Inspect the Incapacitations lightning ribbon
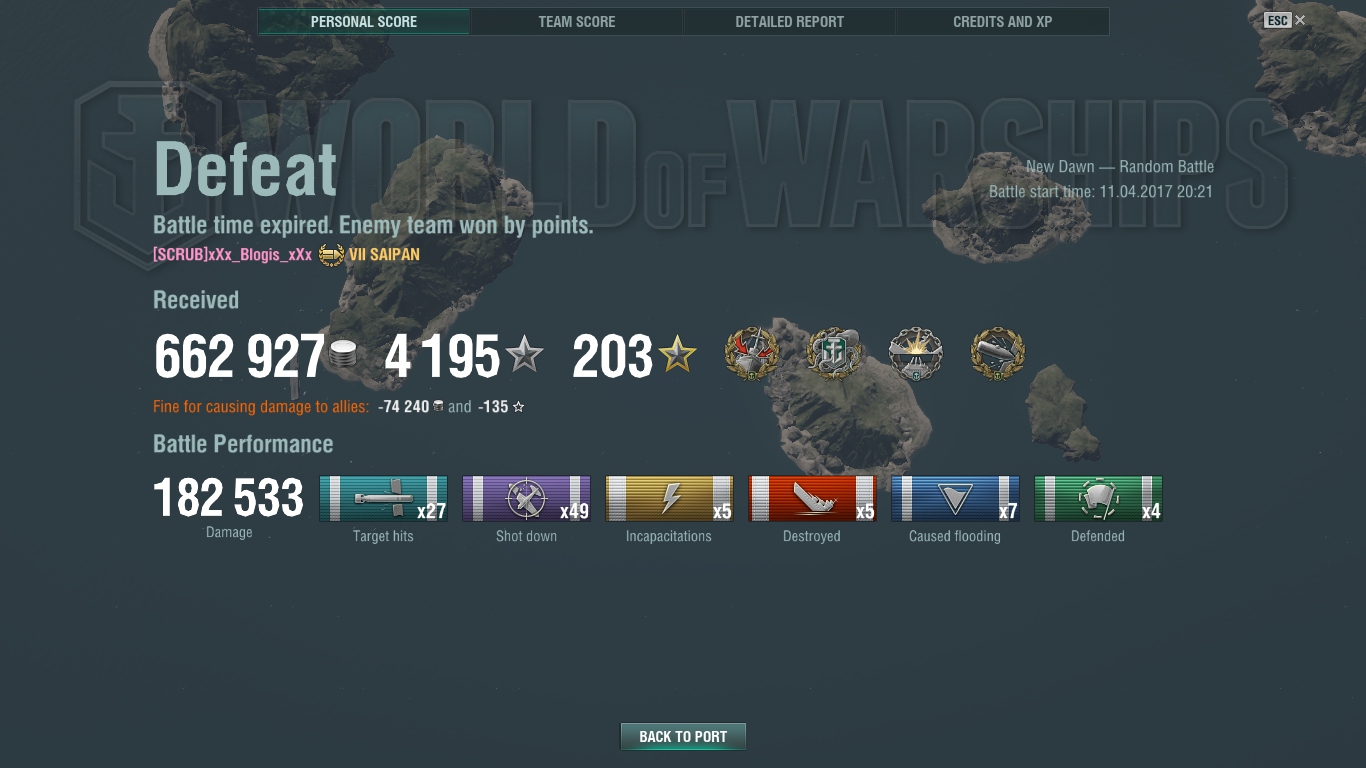 coord(669,498)
